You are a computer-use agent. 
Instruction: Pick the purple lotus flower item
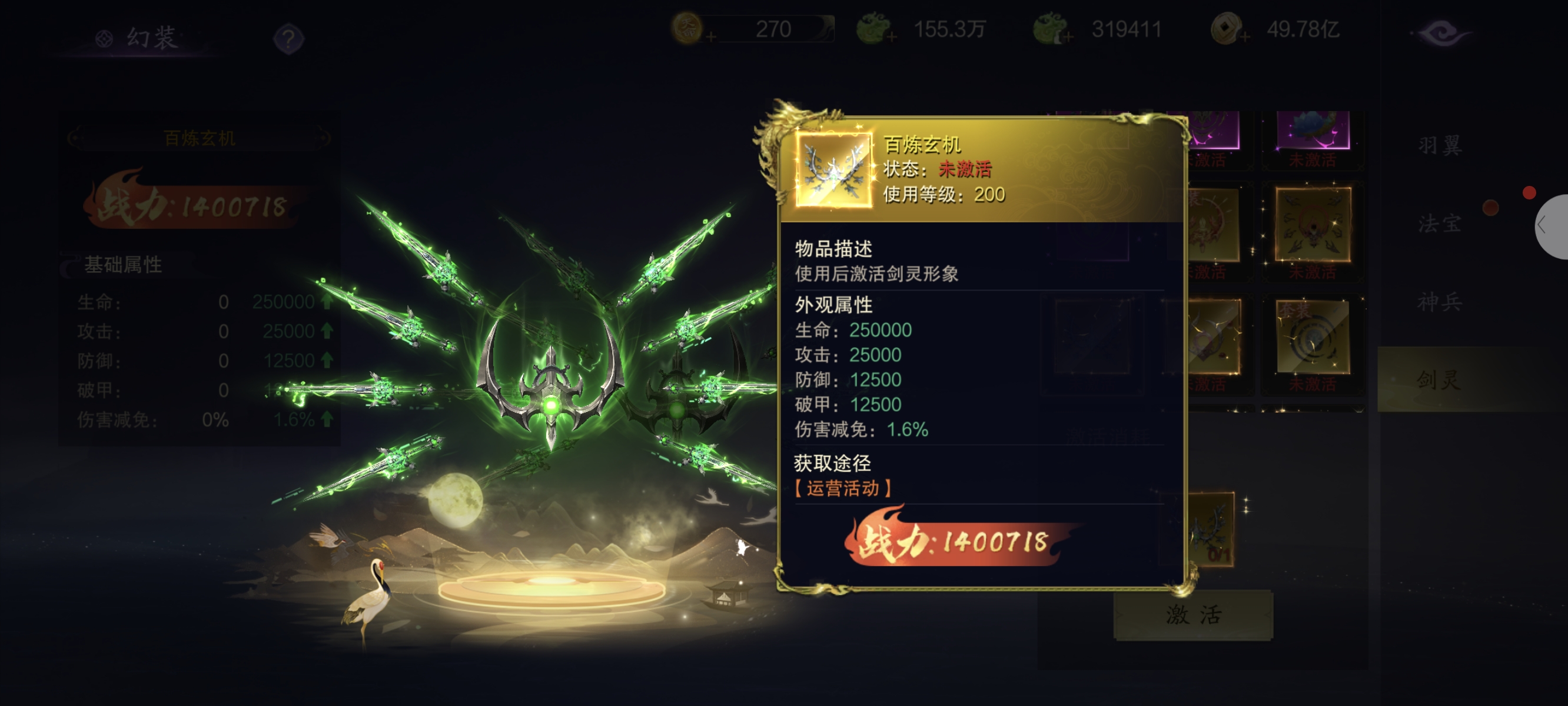point(1313,131)
